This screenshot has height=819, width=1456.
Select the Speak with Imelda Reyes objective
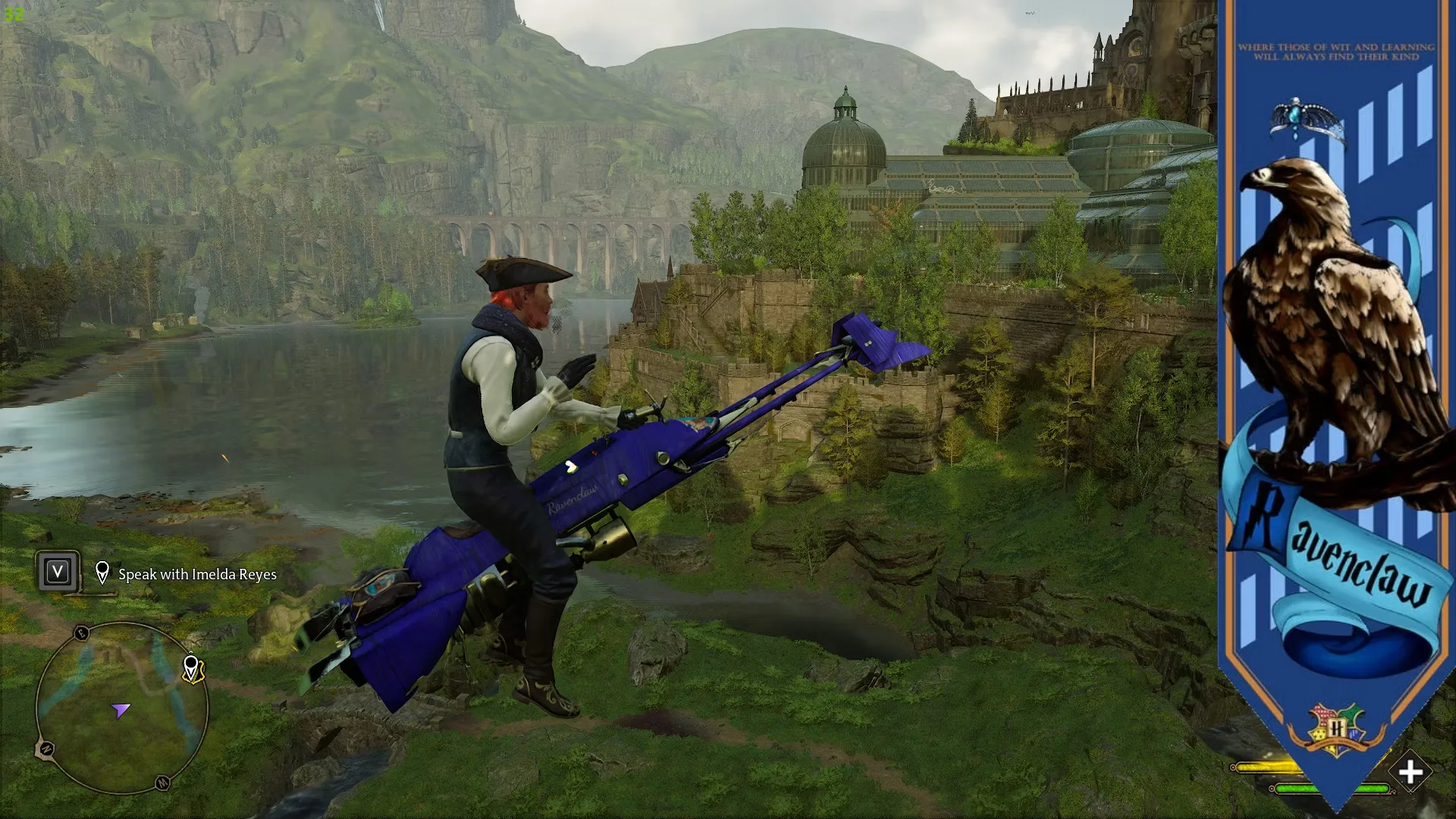[197, 575]
